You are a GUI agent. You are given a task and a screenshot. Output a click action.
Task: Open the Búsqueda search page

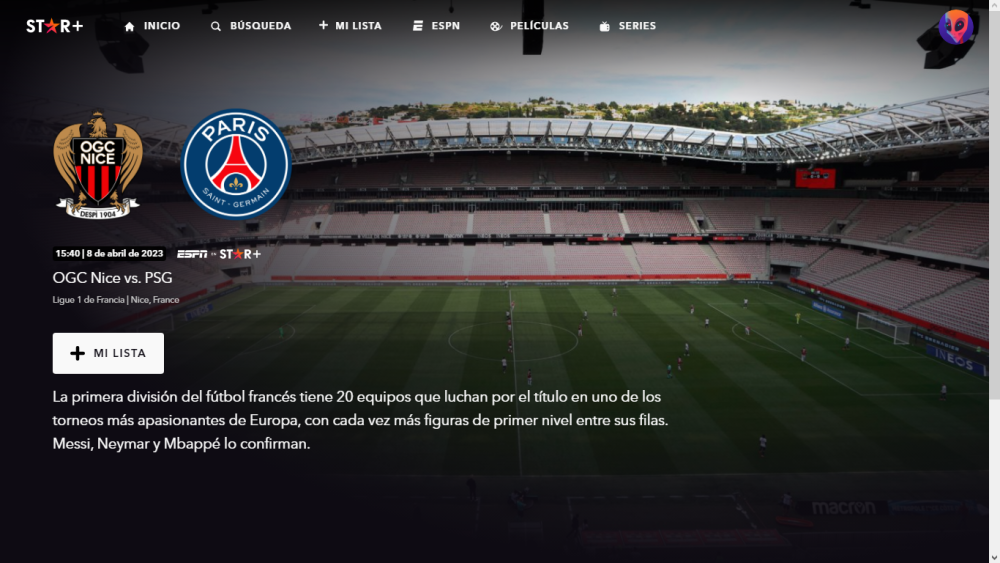pos(251,26)
